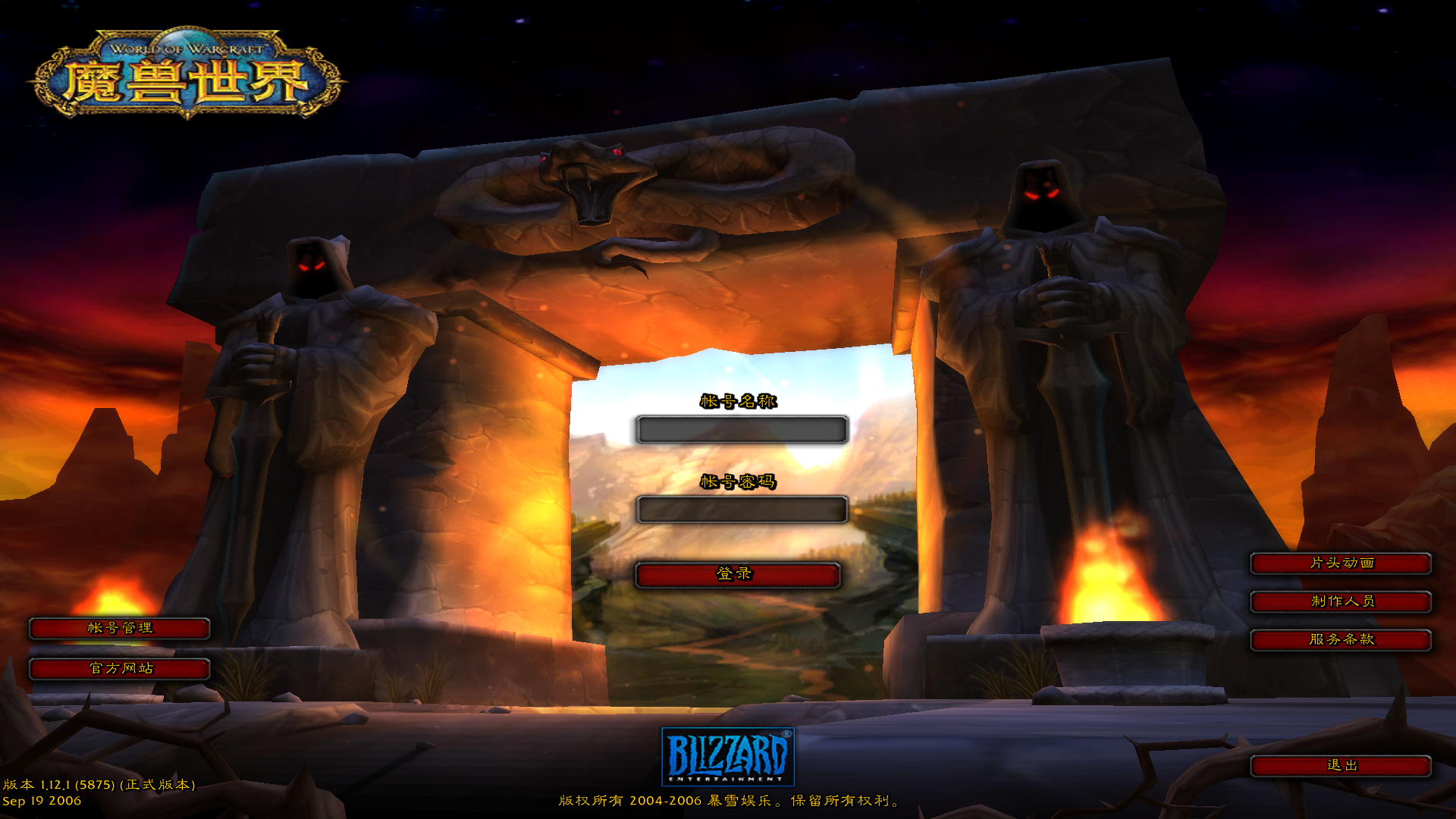Open 帐号管理 account management

coord(119,629)
